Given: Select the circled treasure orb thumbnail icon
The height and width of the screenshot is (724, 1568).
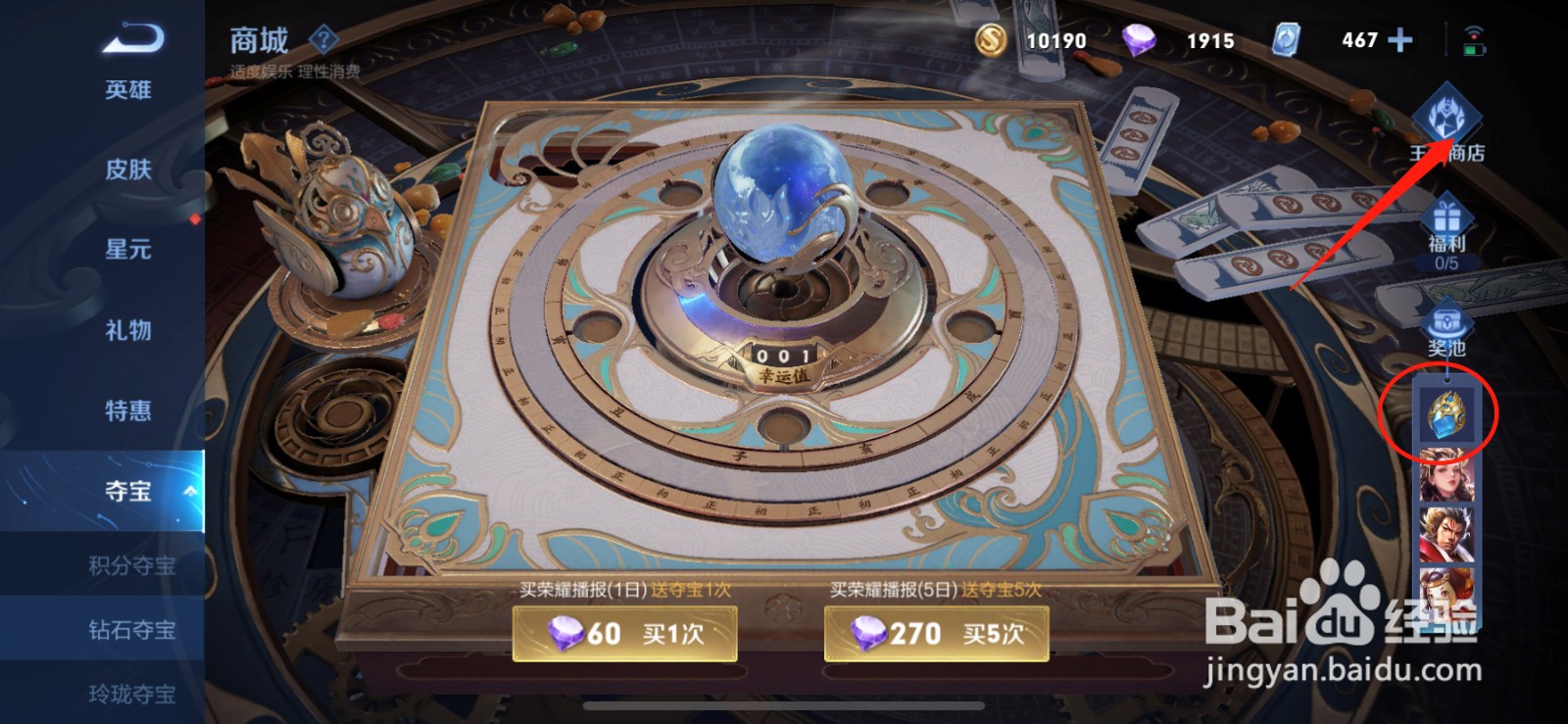Looking at the screenshot, I should coord(1448,413).
